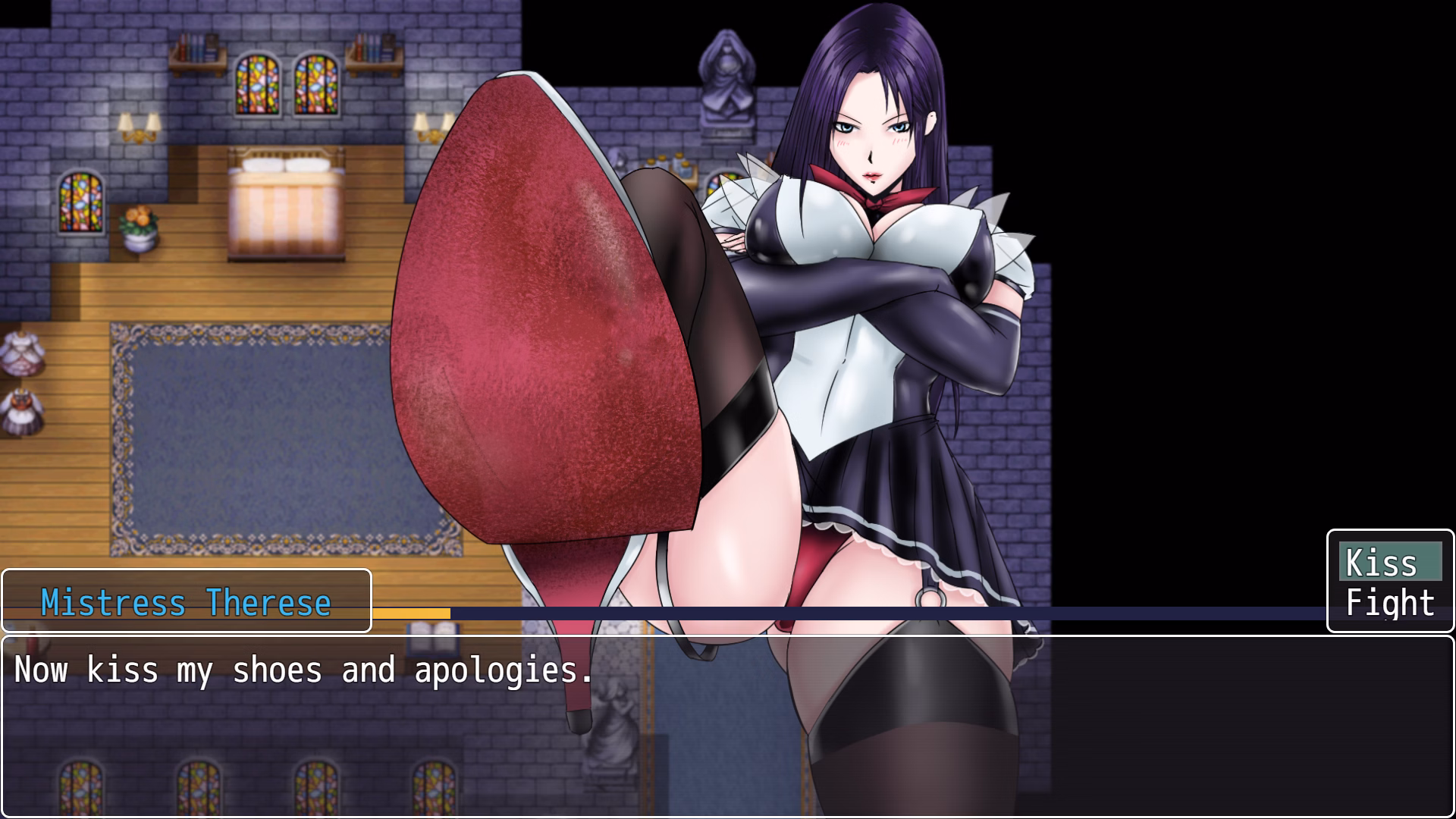
Task: Click the red dress below the white one
Action: pos(23,413)
